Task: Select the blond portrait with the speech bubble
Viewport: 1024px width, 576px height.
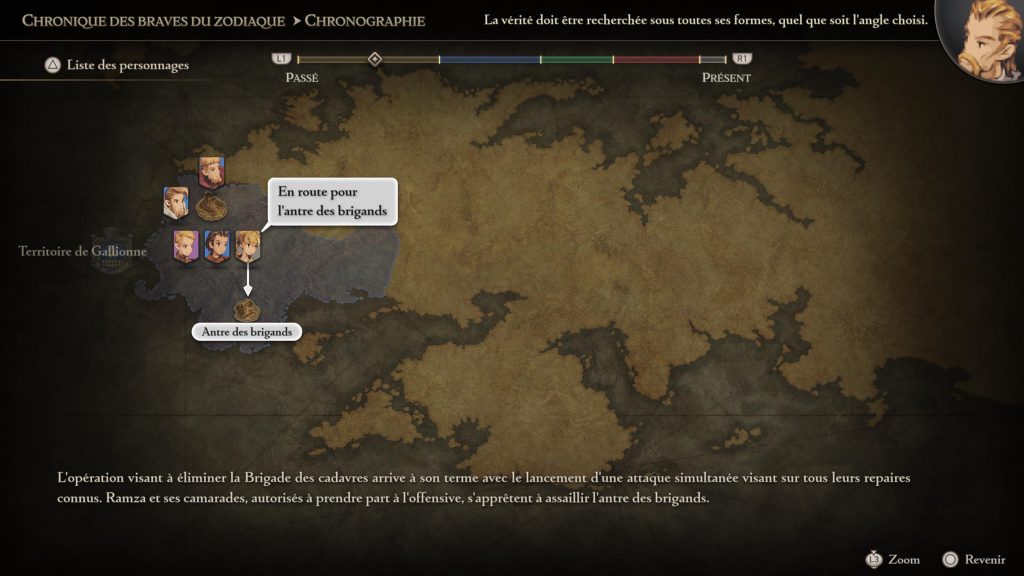Action: (x=247, y=246)
